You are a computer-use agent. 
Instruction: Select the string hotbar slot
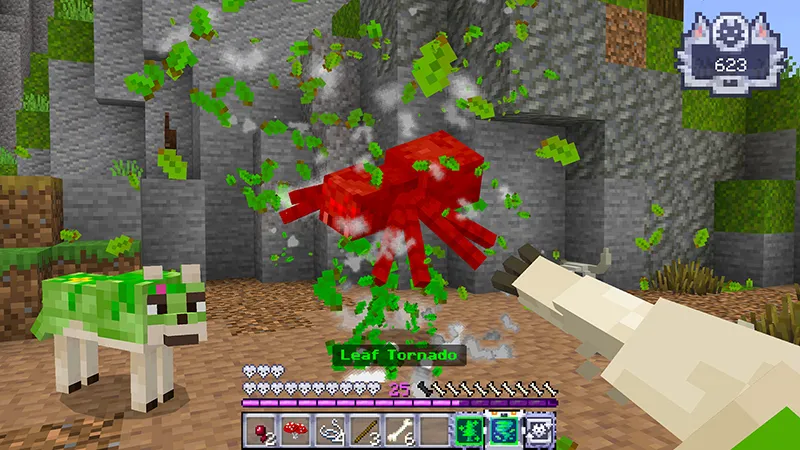click(x=330, y=431)
